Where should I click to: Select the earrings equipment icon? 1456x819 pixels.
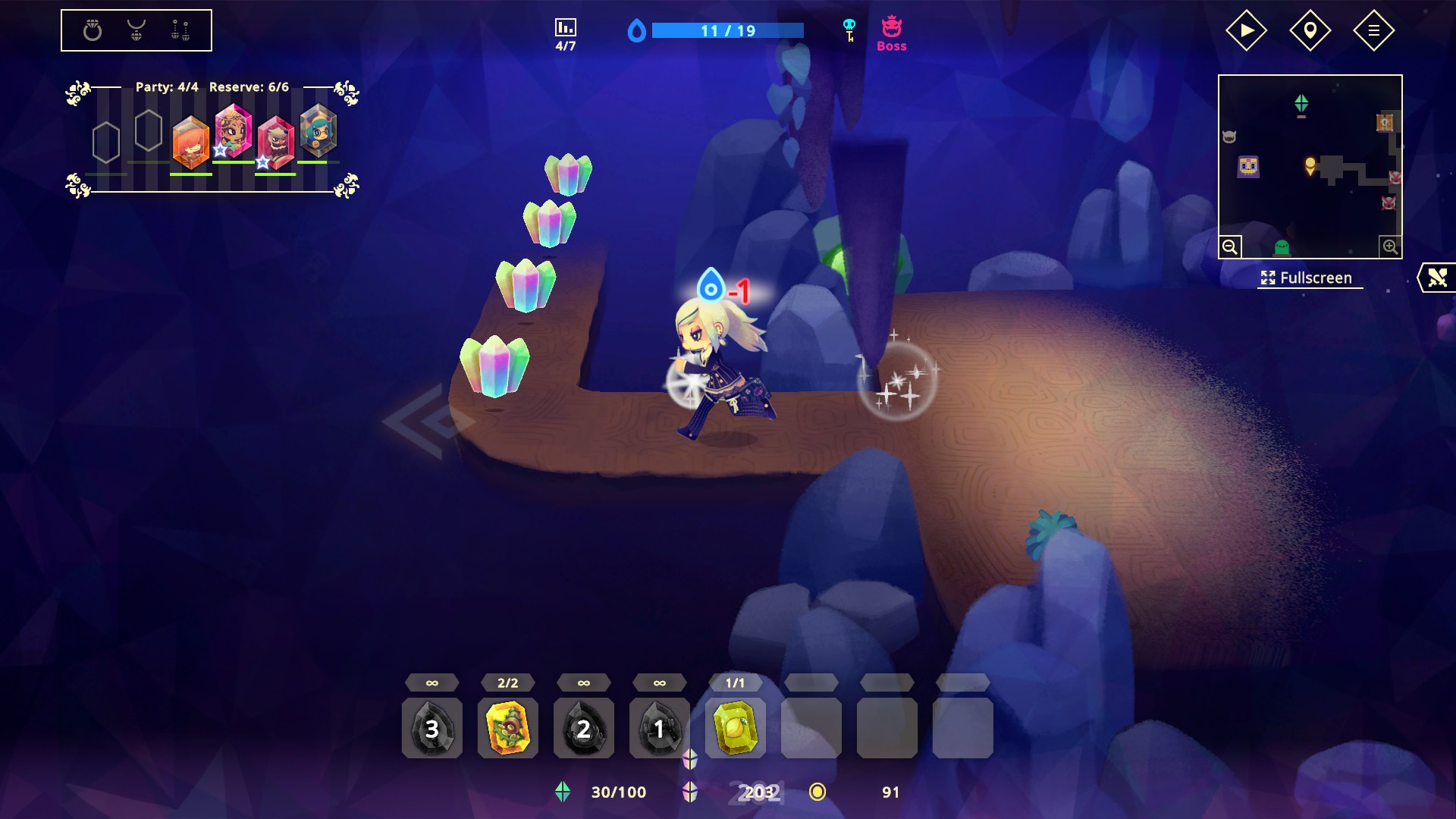180,30
